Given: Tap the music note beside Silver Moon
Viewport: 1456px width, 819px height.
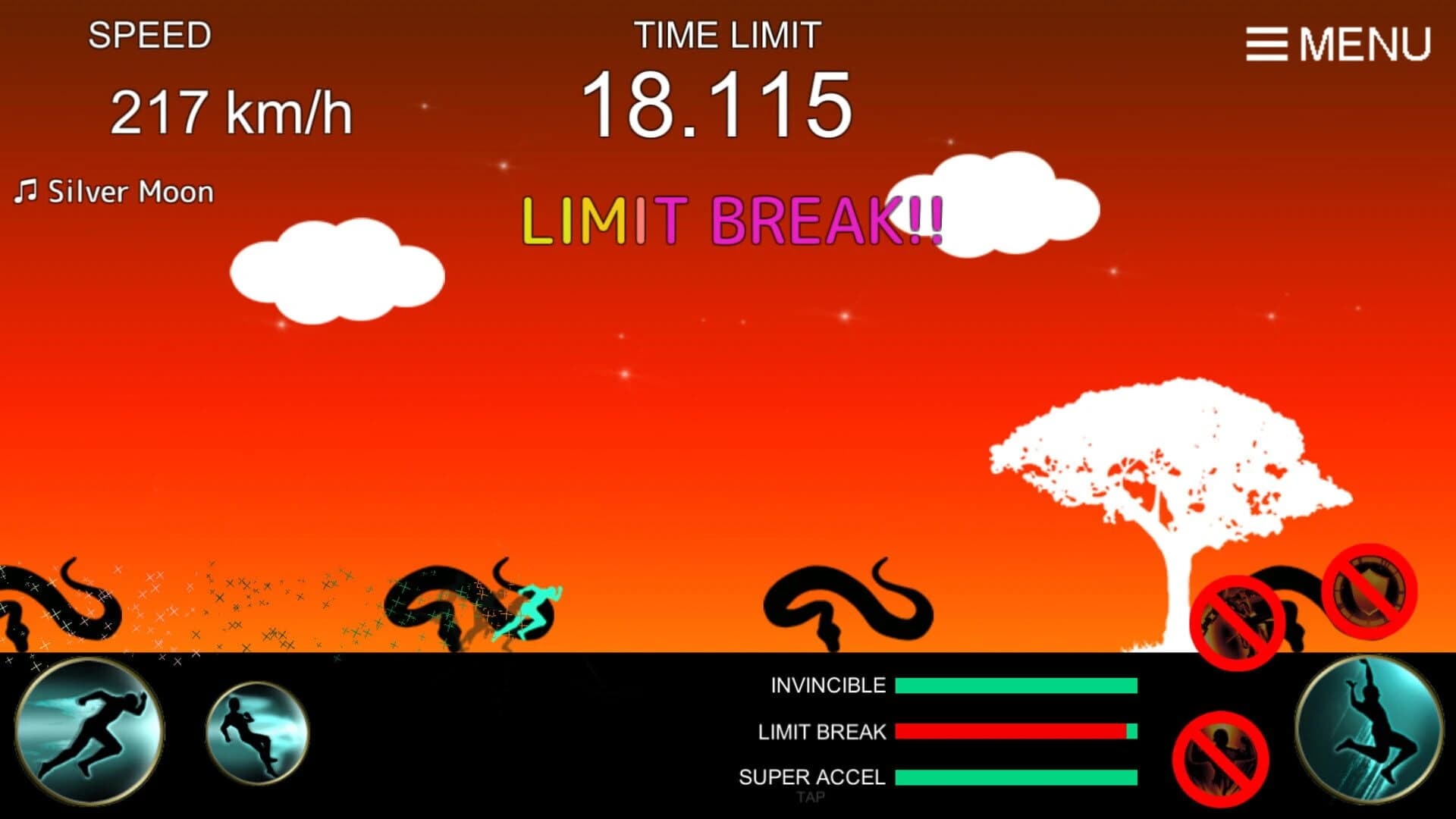Looking at the screenshot, I should tap(25, 190).
